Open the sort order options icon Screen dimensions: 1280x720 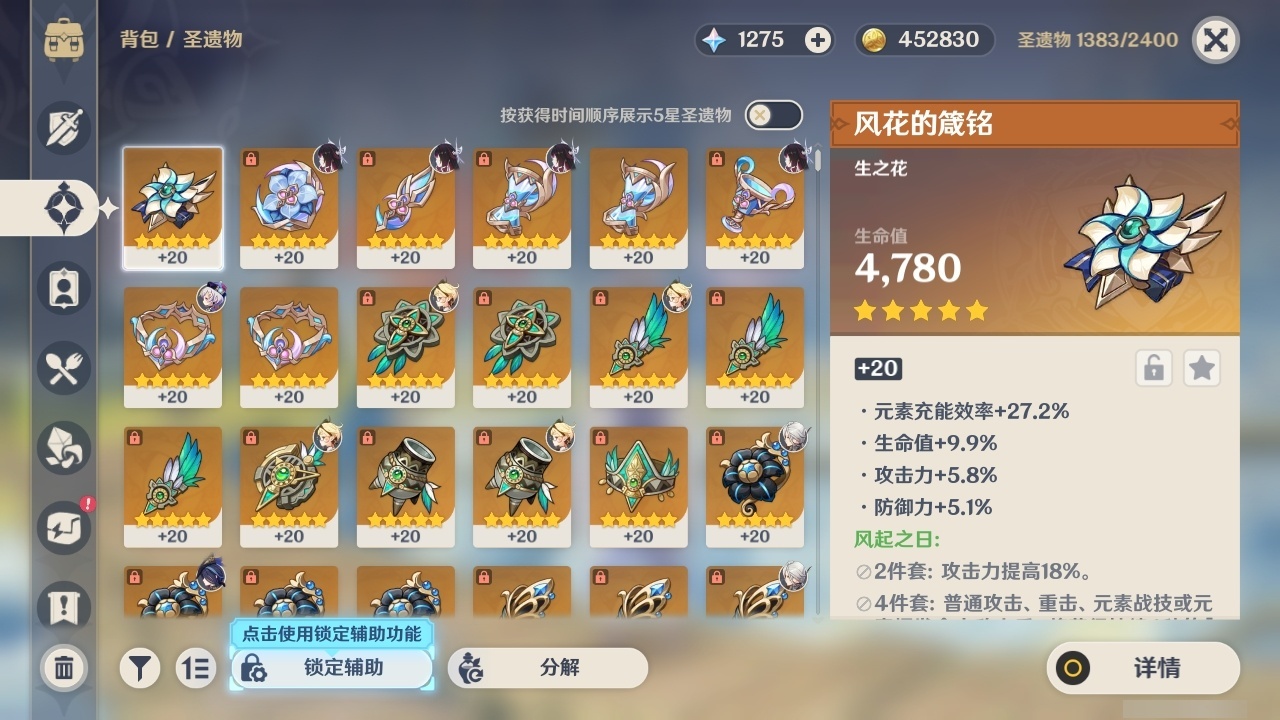coord(196,668)
